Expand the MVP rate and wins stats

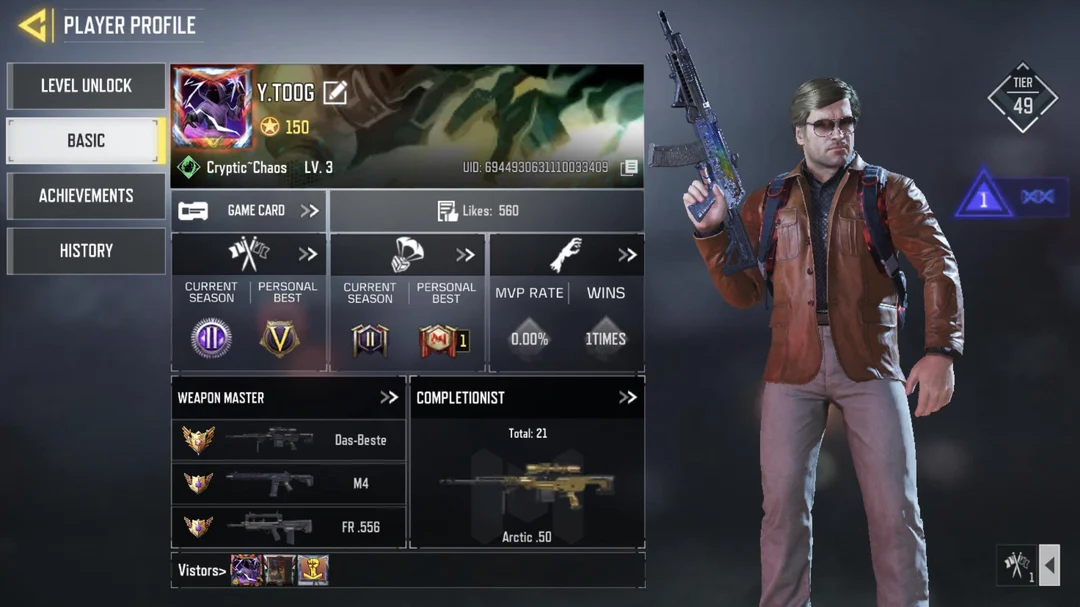(627, 255)
